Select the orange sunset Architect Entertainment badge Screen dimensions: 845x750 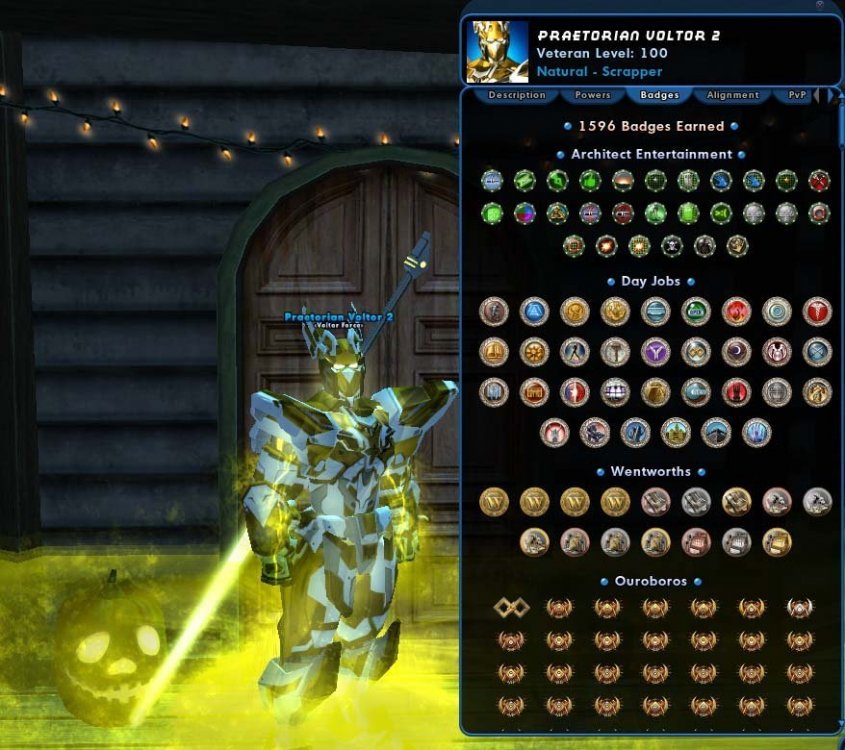[622, 181]
